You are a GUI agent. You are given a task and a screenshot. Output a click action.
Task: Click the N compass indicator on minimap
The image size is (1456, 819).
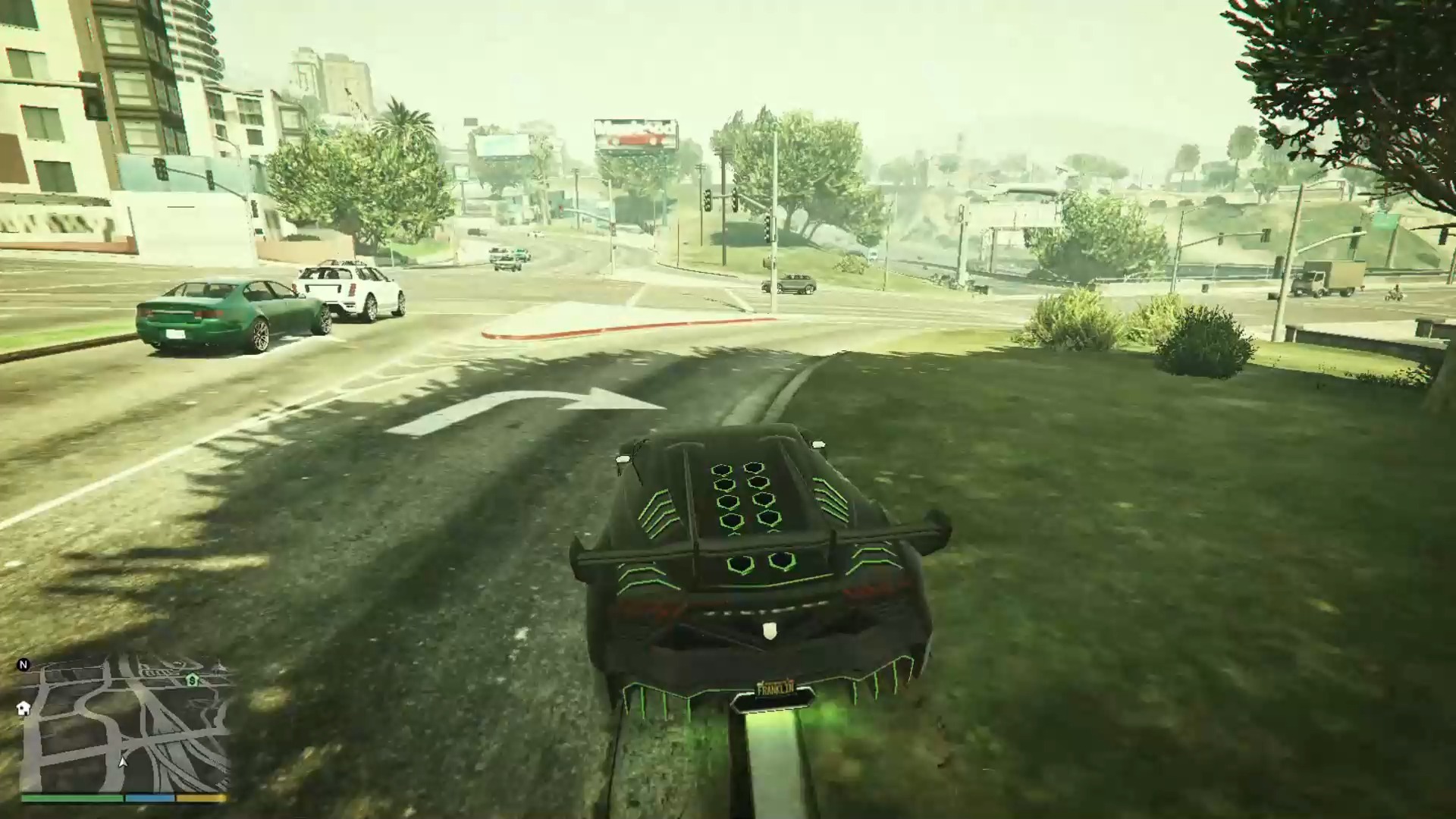[x=23, y=665]
